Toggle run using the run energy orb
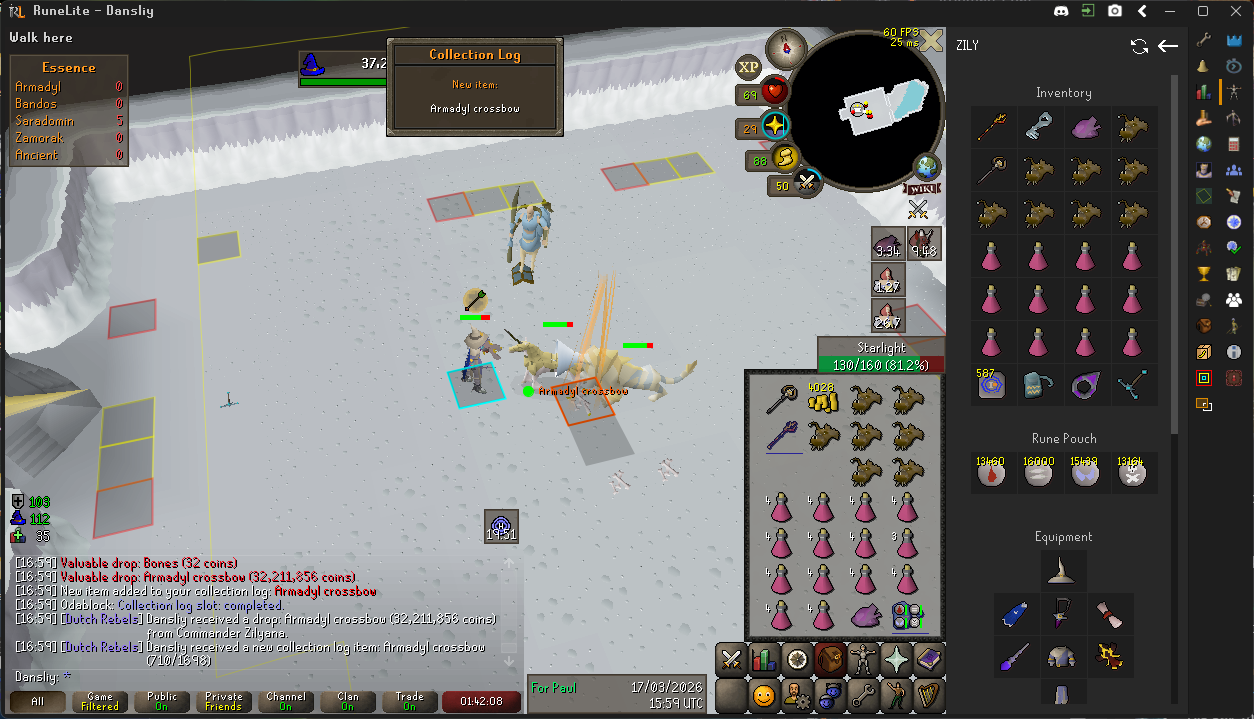The image size is (1254, 719). 784,159
